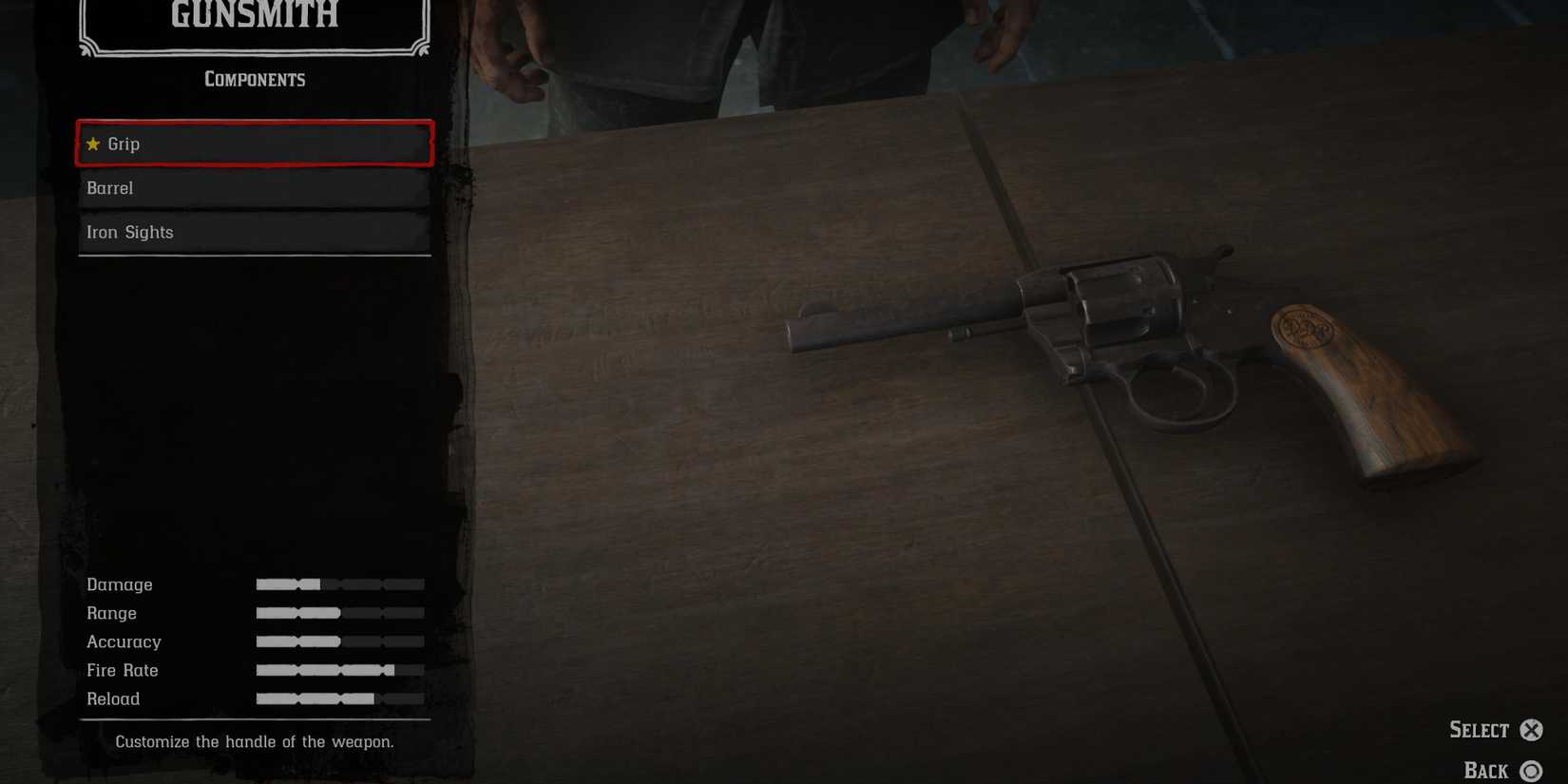Choose the Iron Sights component

(x=253, y=232)
